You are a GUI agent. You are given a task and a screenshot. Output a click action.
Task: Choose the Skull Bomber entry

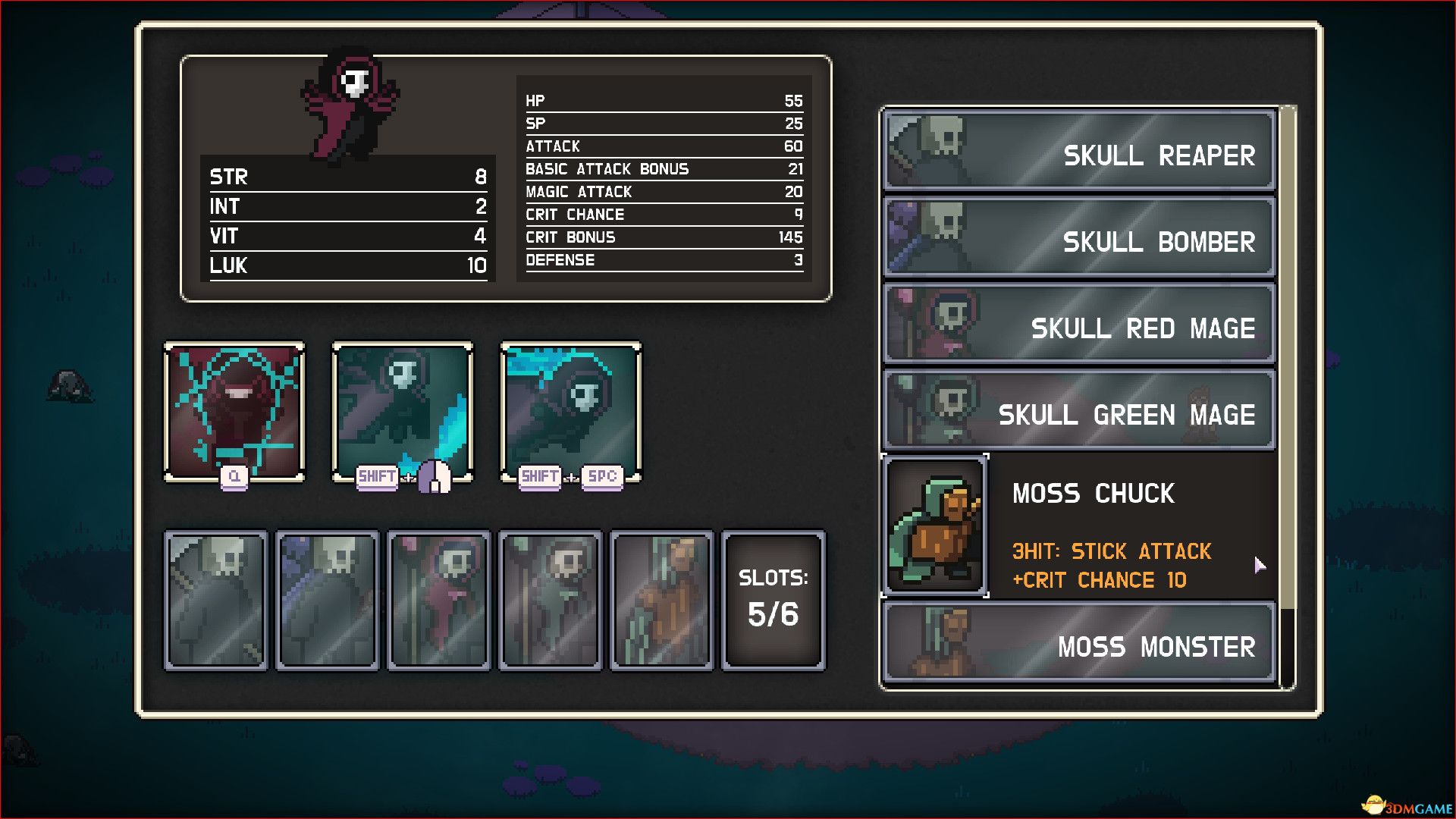(x=1079, y=237)
